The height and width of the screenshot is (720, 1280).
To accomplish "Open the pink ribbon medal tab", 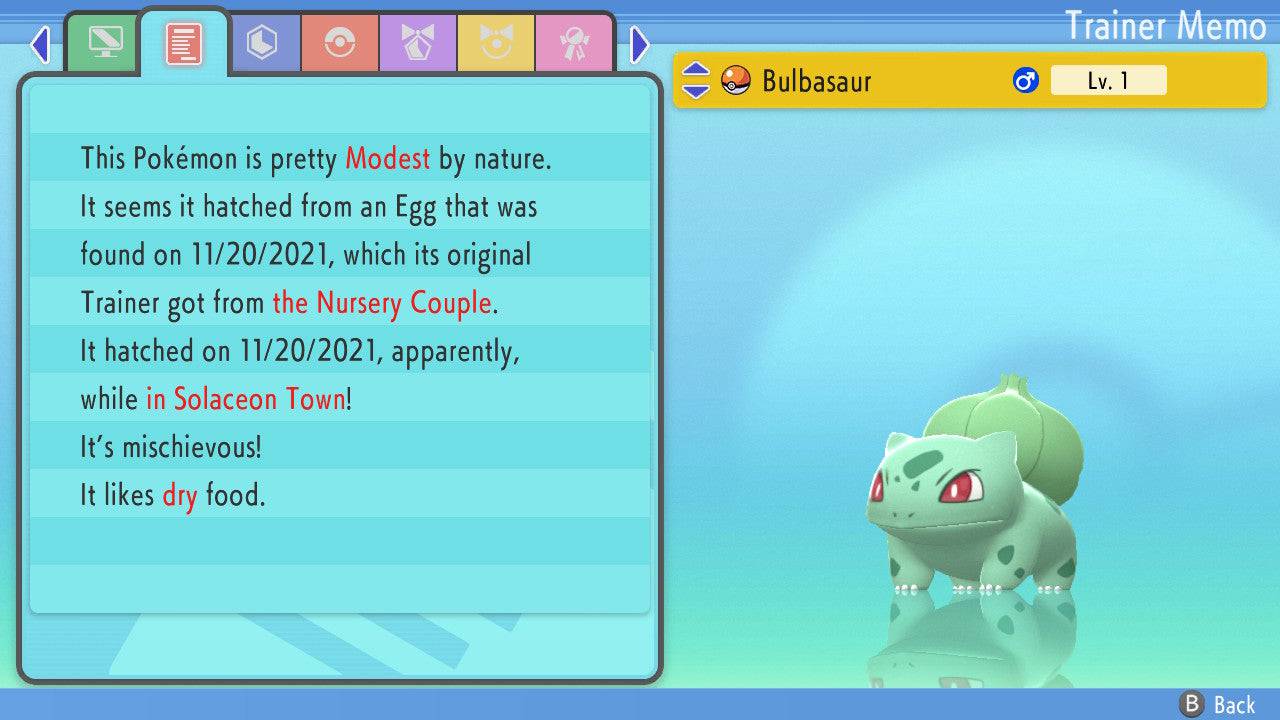I will [574, 43].
